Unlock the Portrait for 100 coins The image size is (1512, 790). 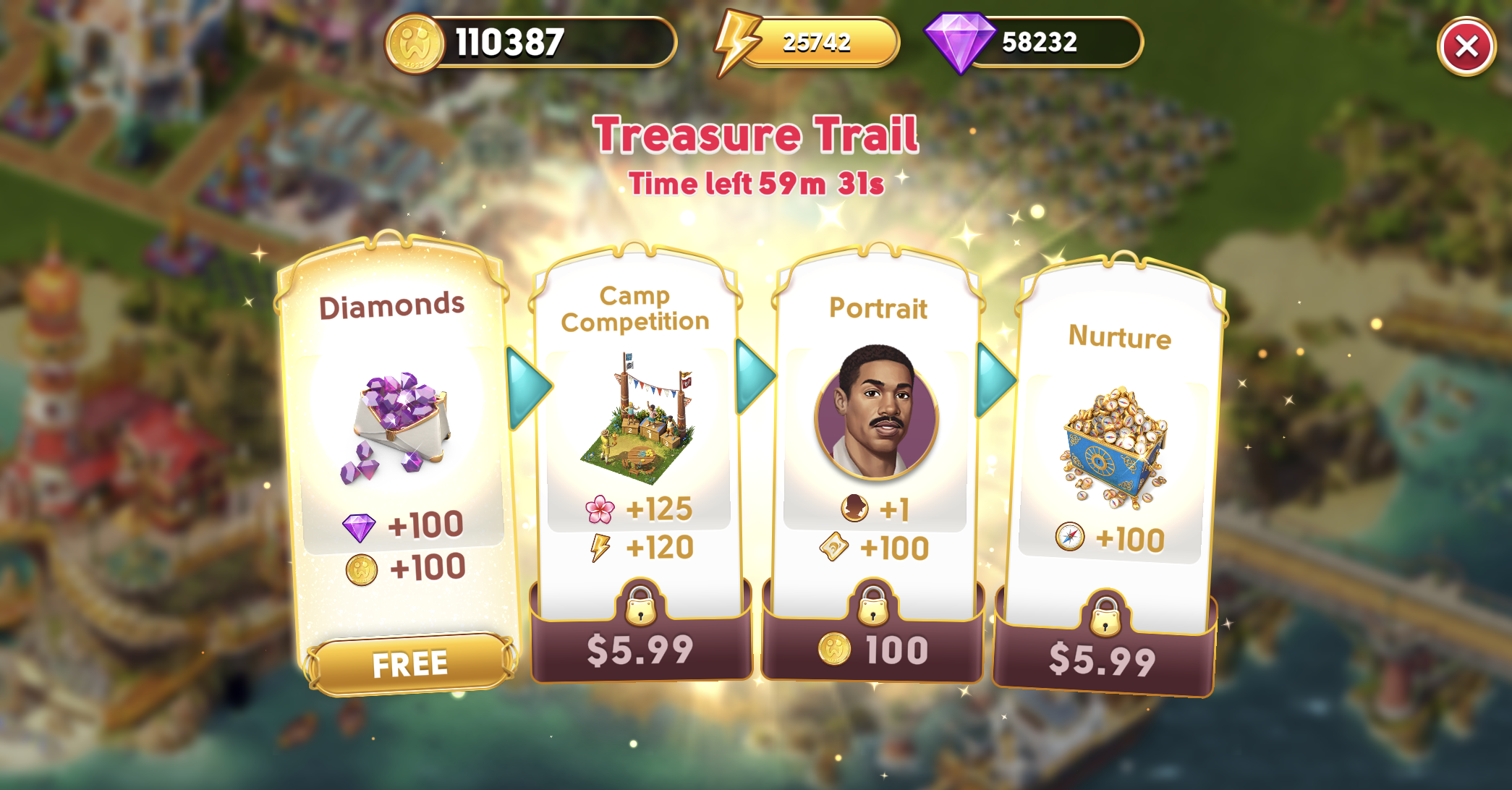pyautogui.click(x=872, y=649)
